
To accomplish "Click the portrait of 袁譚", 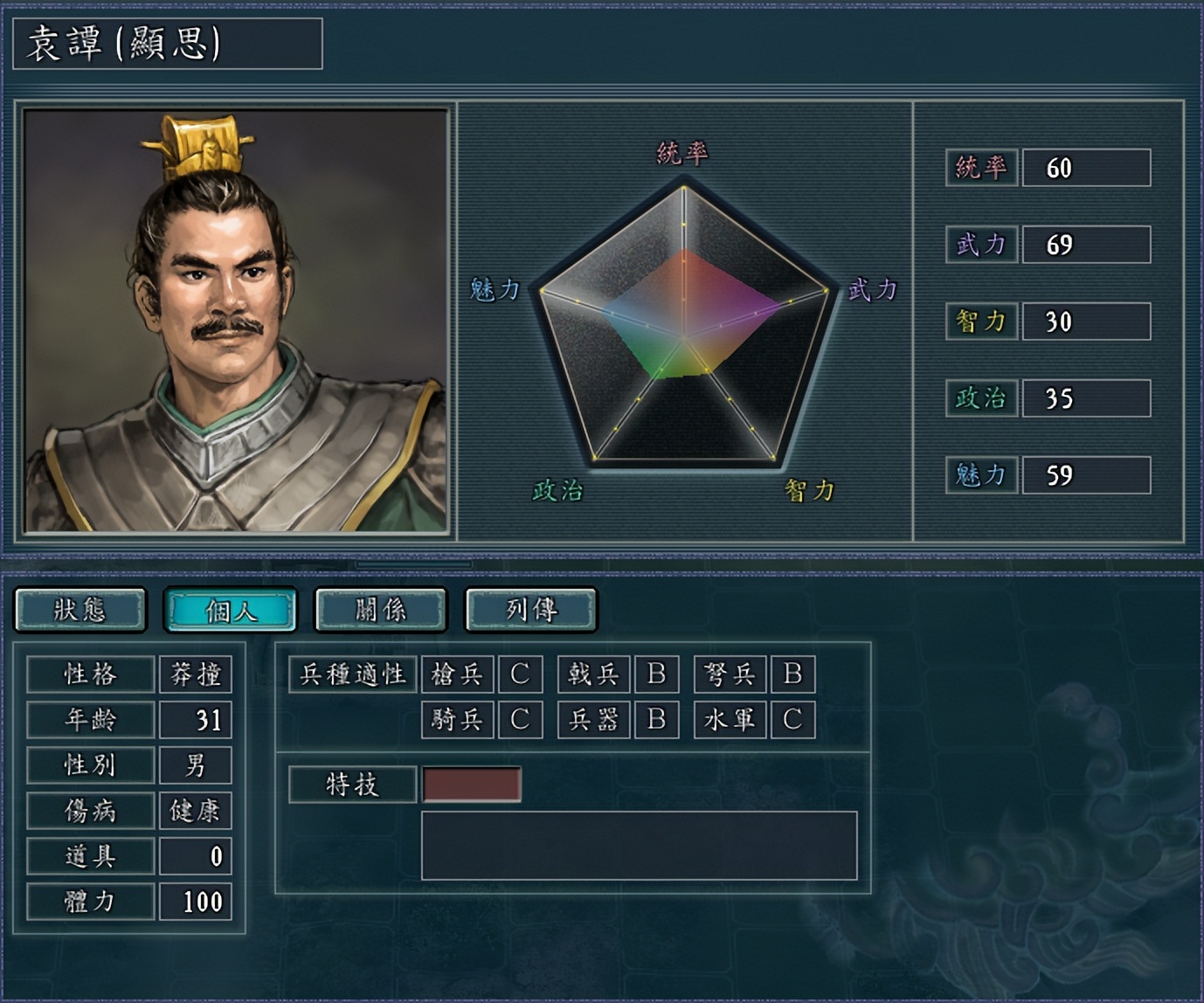I will [236, 321].
